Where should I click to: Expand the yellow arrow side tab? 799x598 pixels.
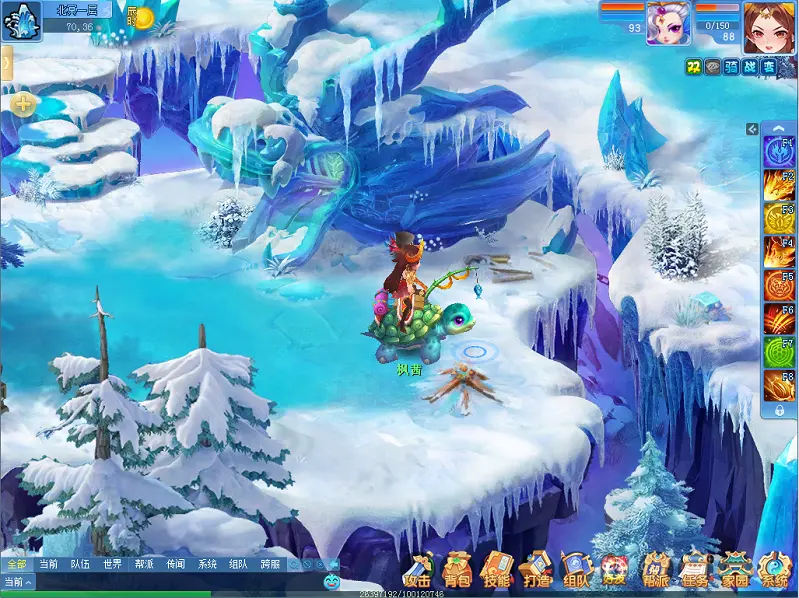pos(6,64)
